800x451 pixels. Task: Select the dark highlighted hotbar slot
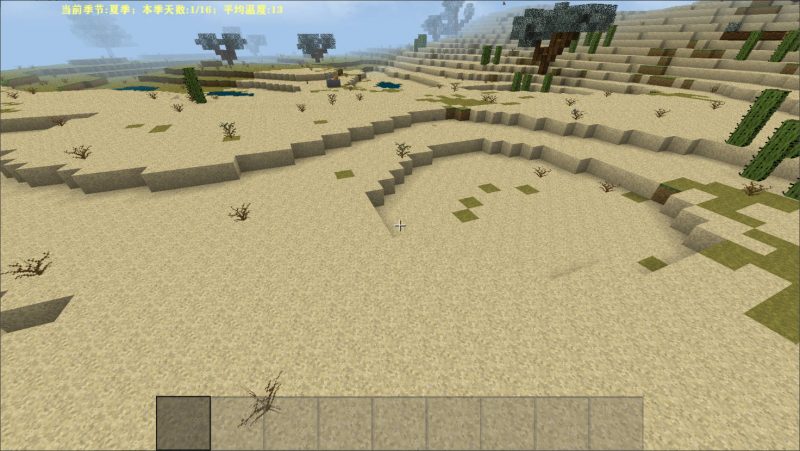[x=184, y=423]
